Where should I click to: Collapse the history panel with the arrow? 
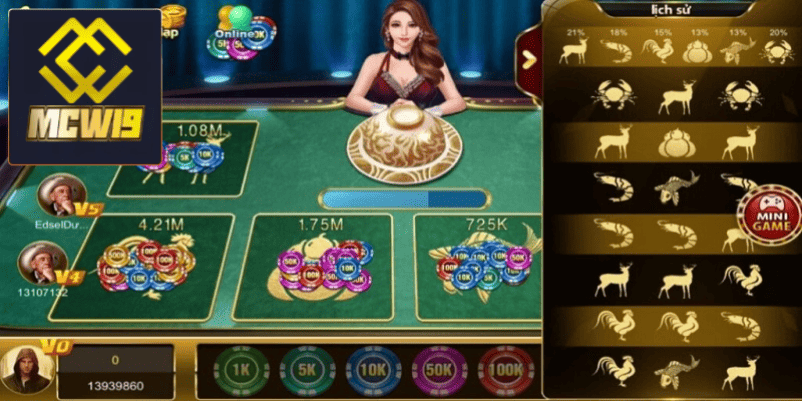(x=528, y=58)
